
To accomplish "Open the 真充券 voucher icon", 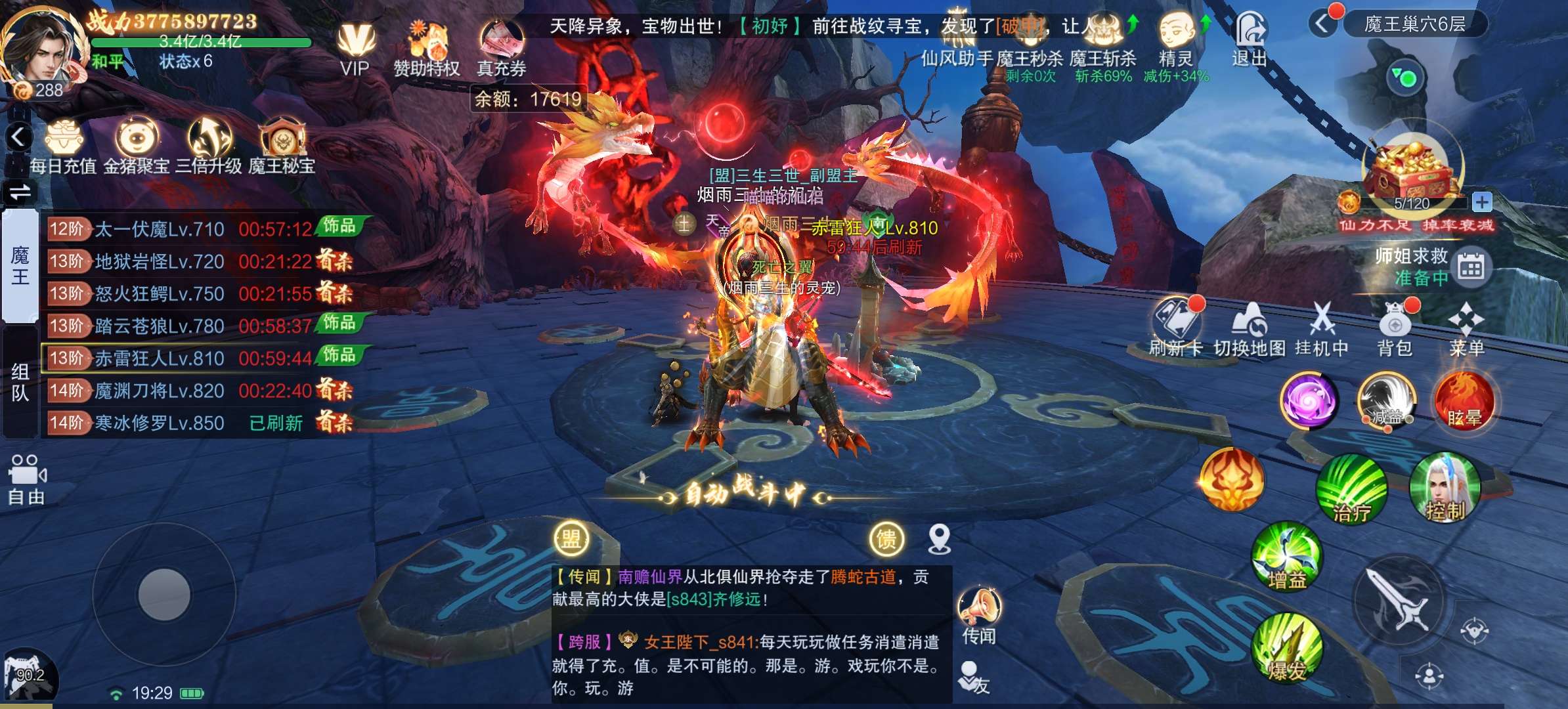I will pos(501,49).
